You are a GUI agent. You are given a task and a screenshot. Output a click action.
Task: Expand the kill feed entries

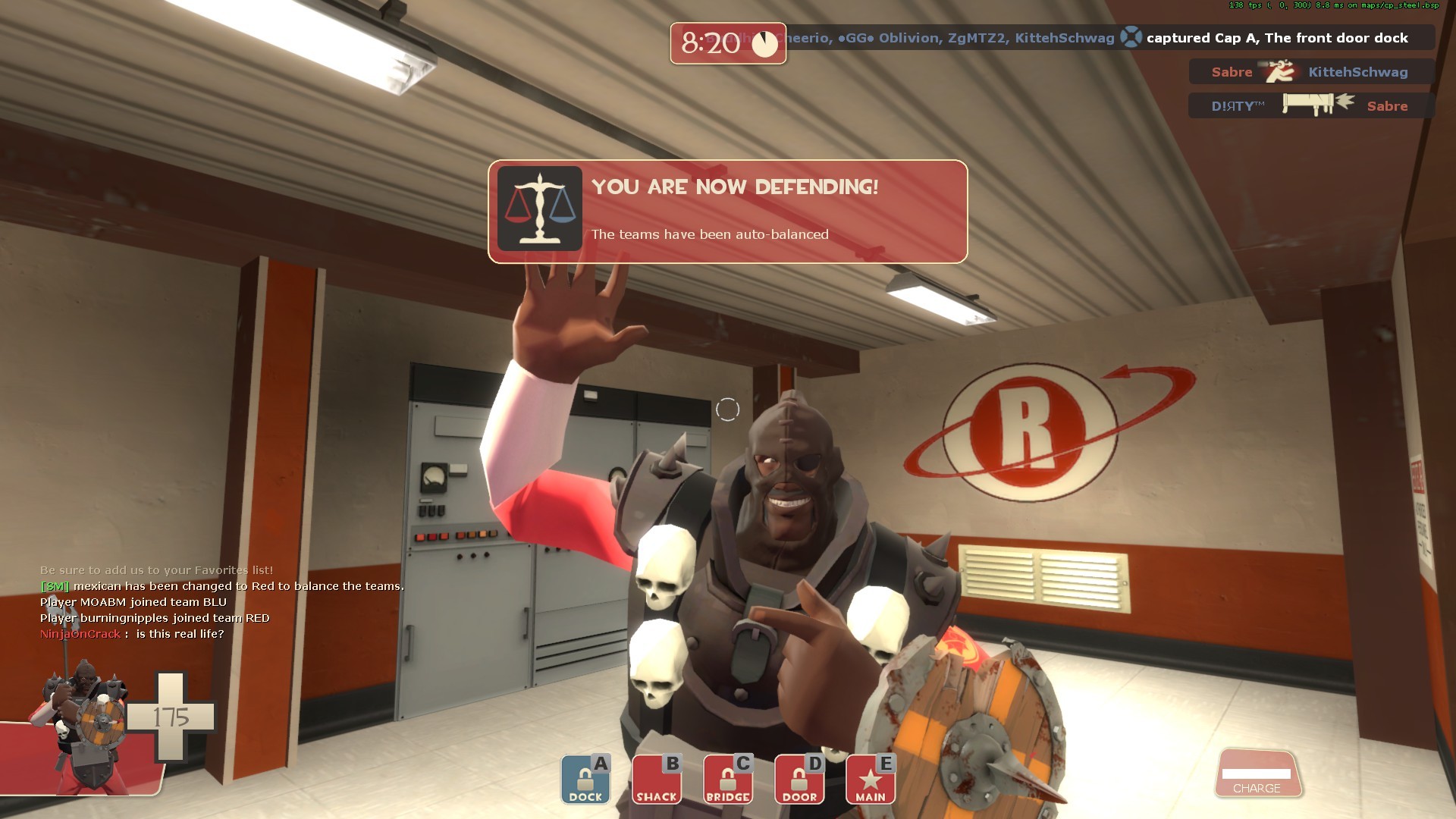(x=1310, y=89)
